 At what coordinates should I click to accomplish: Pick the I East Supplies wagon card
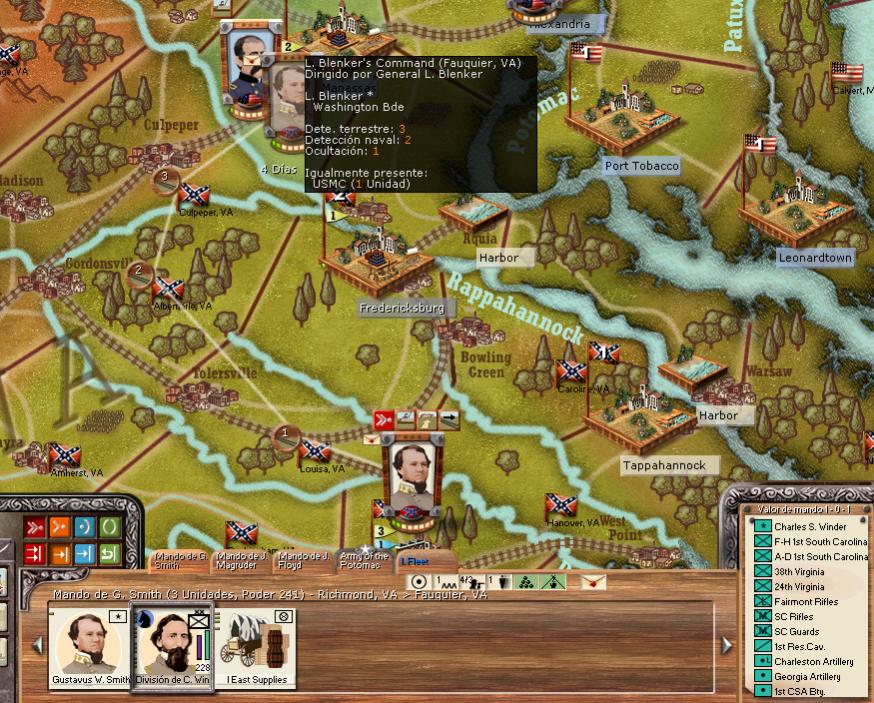tap(254, 648)
